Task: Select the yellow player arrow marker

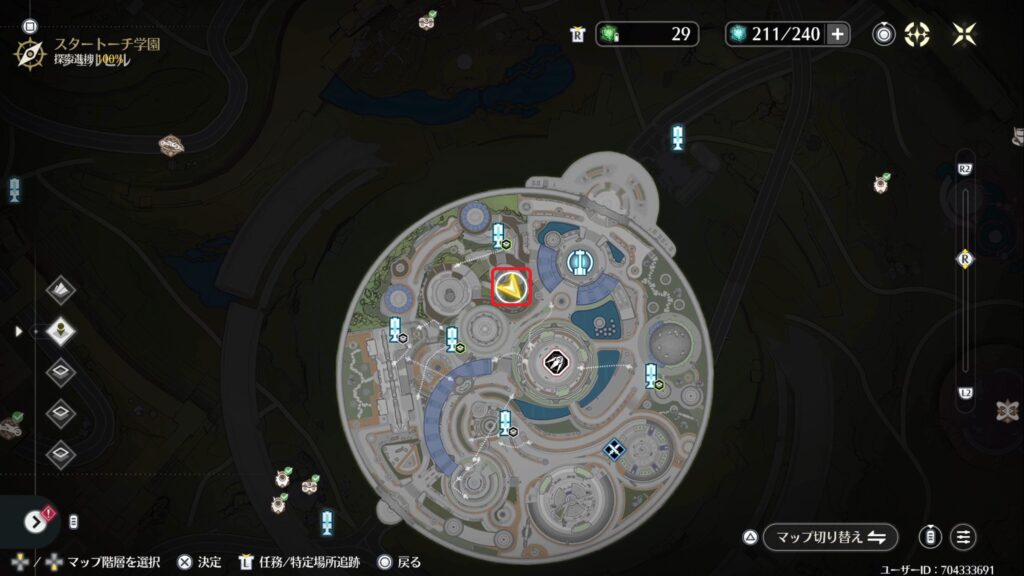Action: (x=511, y=288)
